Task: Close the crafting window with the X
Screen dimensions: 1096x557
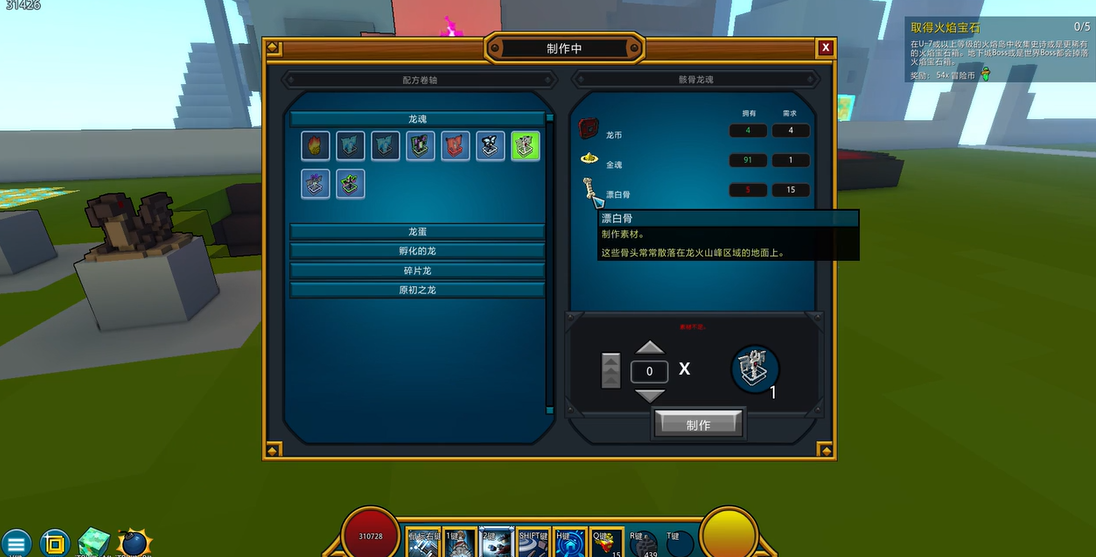Action: tap(825, 47)
